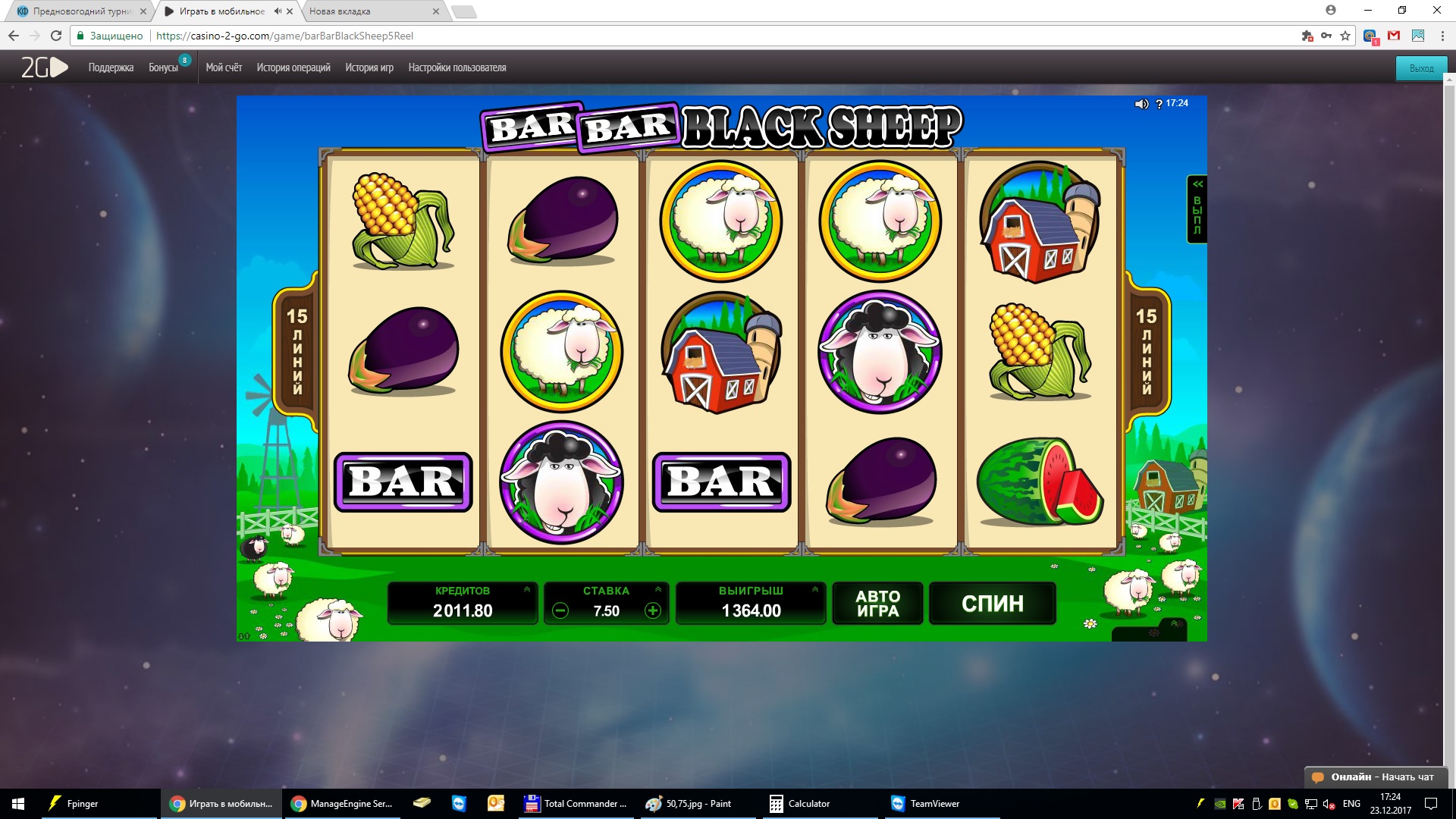Expand the bottom-right green arrow tab
Screen dimensions: 1456x819
pyautogui.click(x=1173, y=625)
